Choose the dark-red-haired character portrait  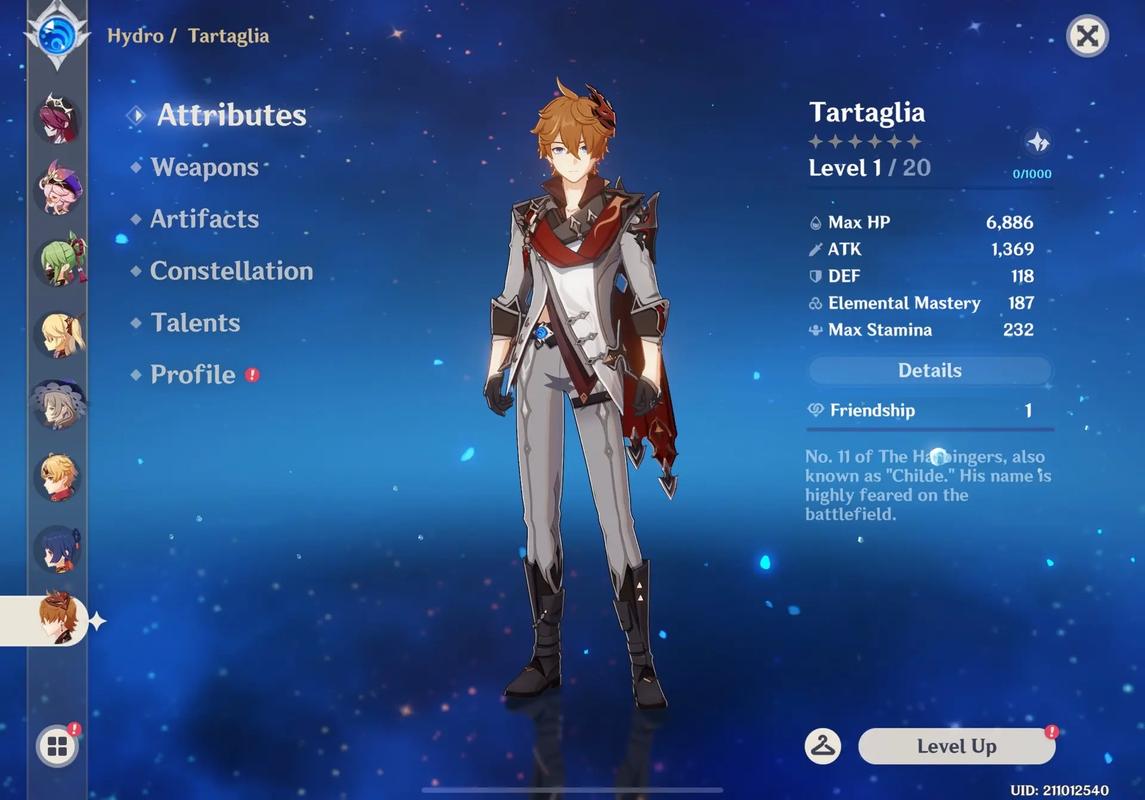[x=58, y=119]
